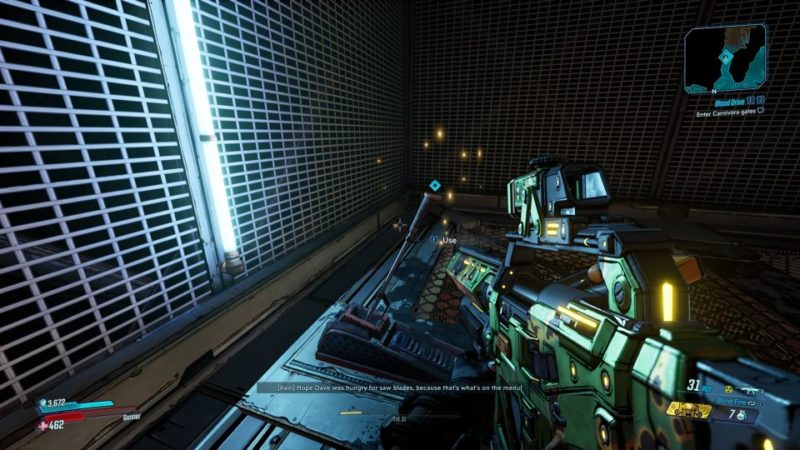Click the diamond objective waypoint marker
Screen dimensions: 800x450
click(435, 186)
